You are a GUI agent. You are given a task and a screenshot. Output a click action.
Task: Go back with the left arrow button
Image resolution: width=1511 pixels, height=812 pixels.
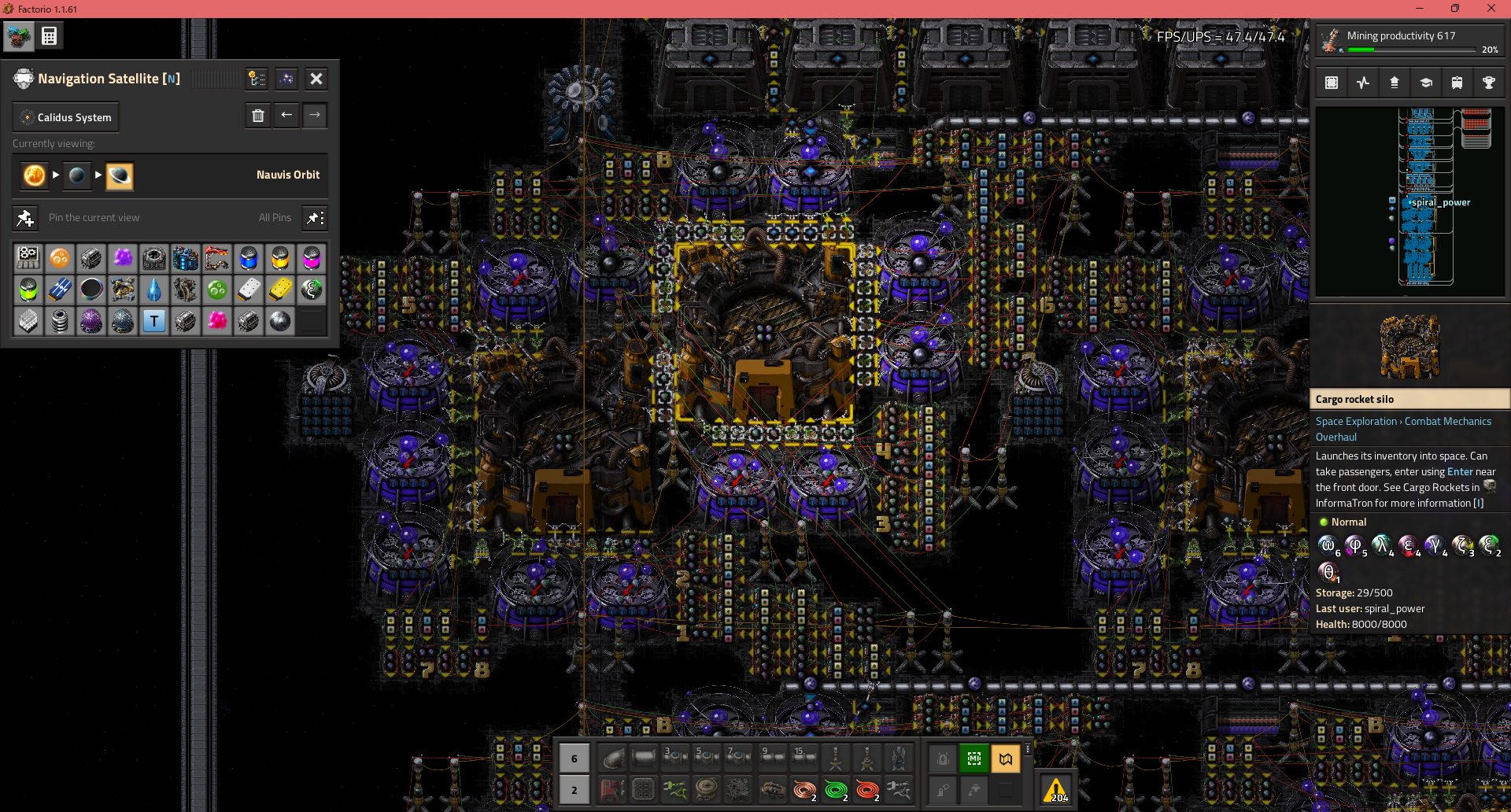(x=286, y=116)
